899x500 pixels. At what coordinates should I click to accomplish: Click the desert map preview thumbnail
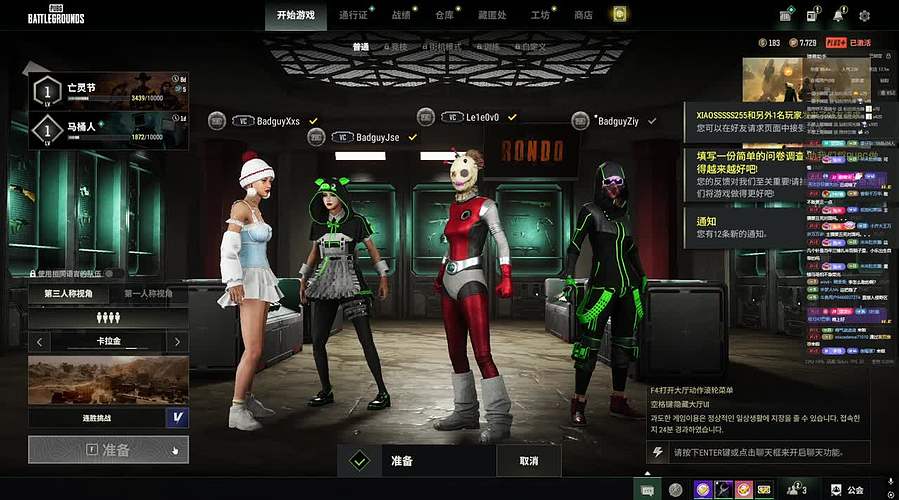108,380
